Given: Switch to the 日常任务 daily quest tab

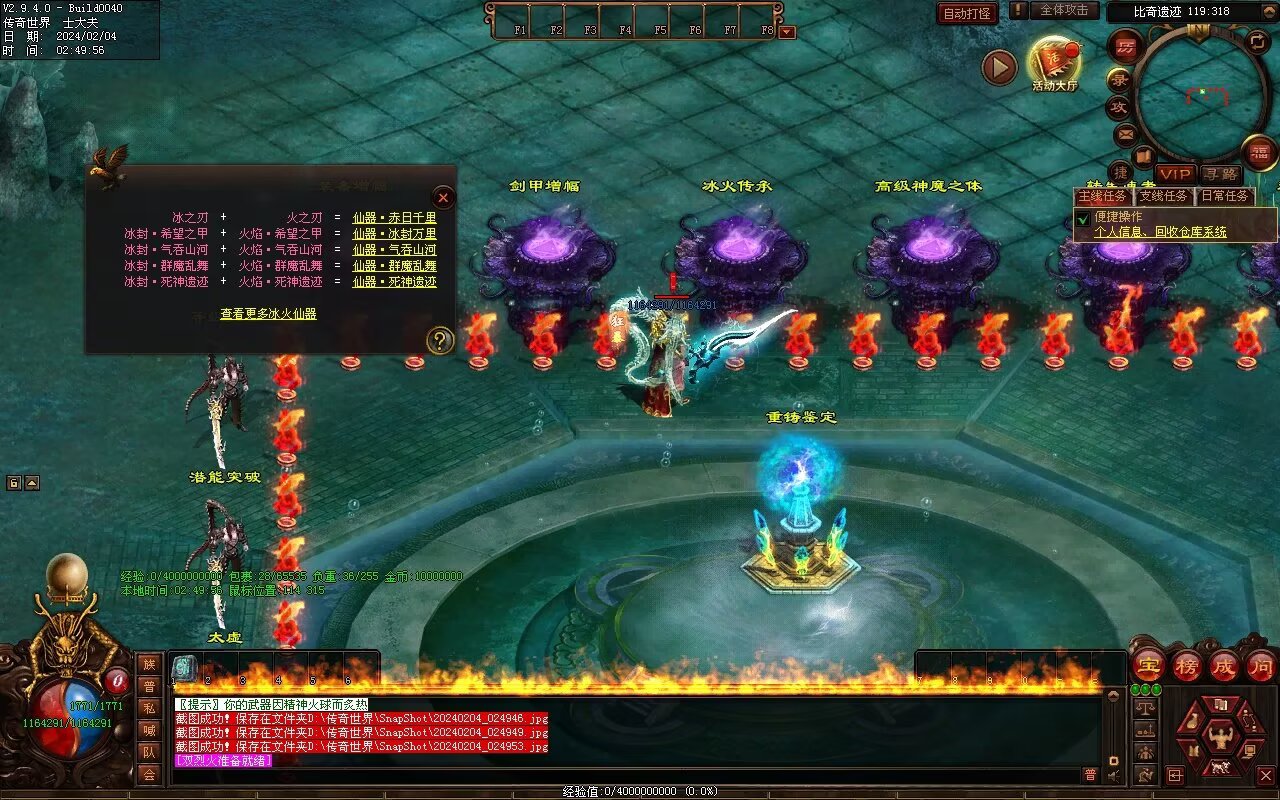Looking at the screenshot, I should coord(1225,196).
